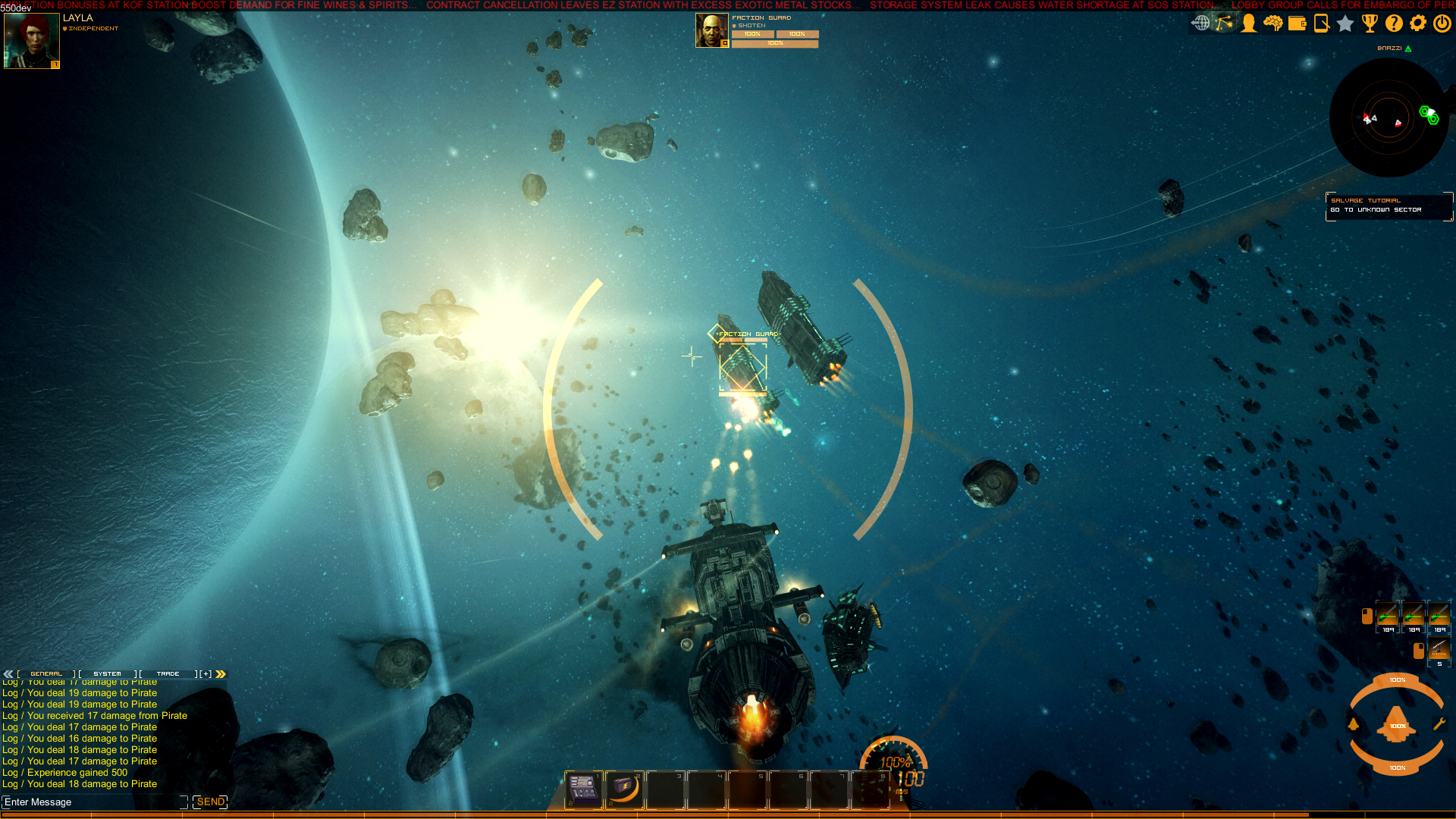Click the globe with arrow icon
1456x819 pixels.
click(x=1200, y=24)
